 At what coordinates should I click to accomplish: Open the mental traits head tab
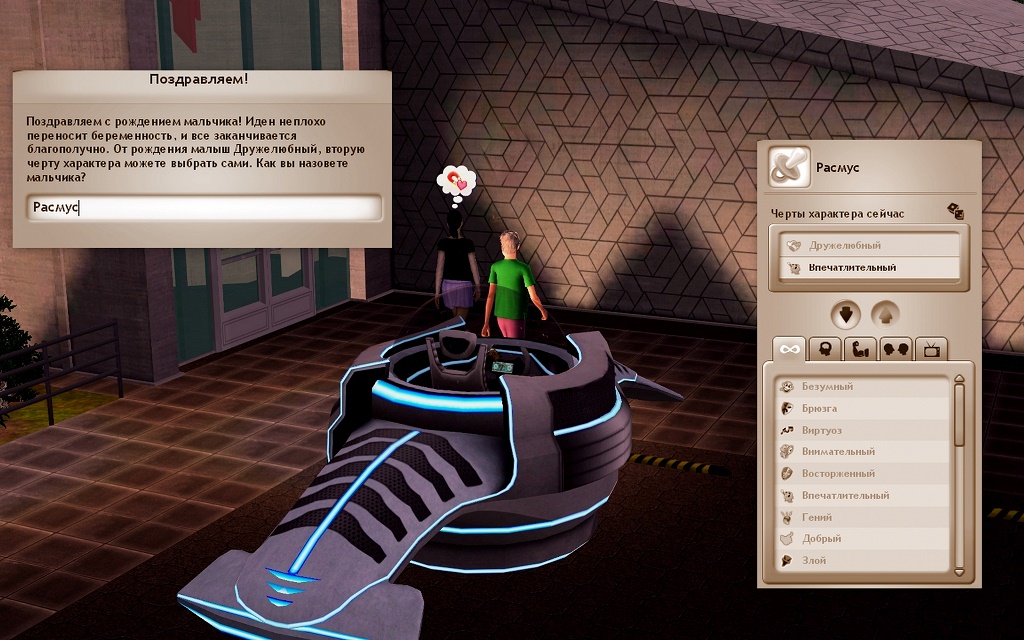pos(827,349)
